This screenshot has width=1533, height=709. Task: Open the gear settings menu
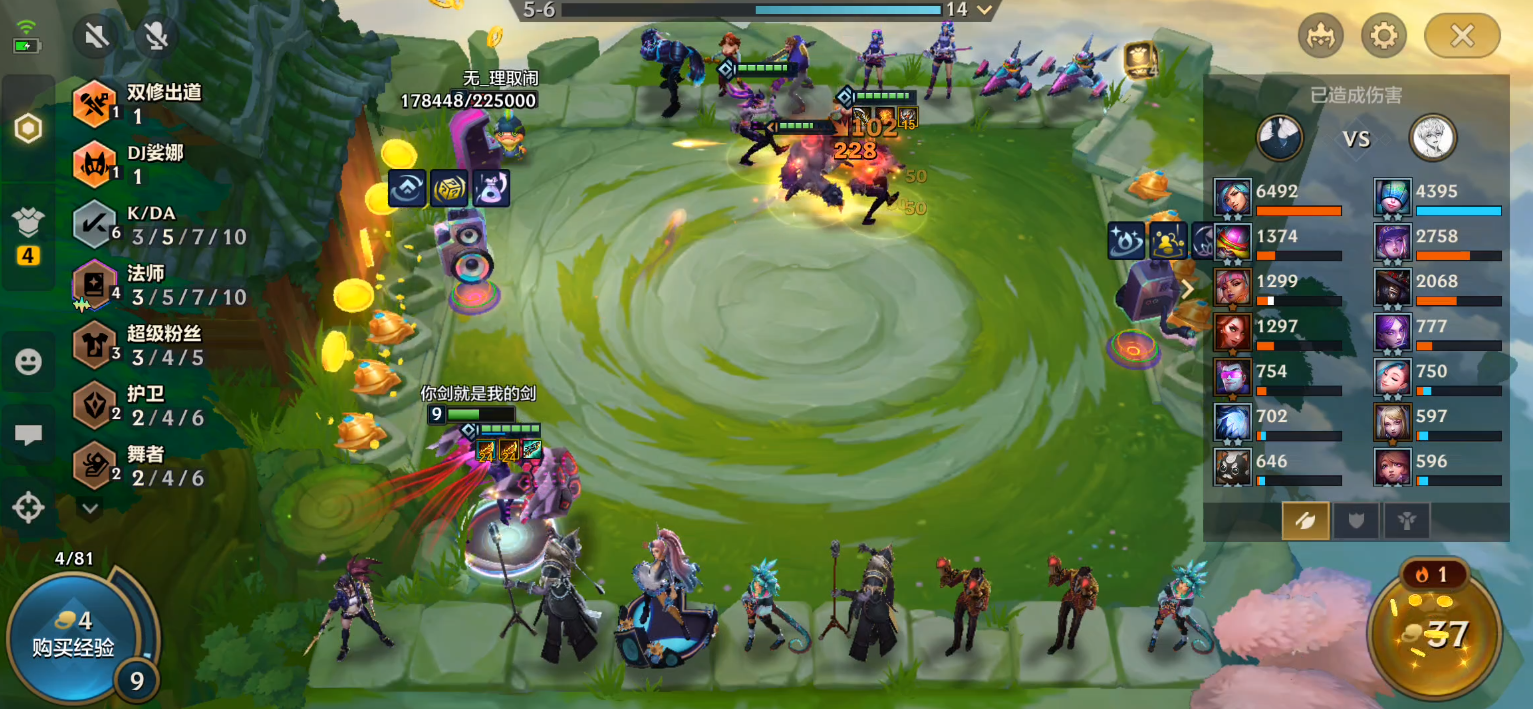(1383, 37)
